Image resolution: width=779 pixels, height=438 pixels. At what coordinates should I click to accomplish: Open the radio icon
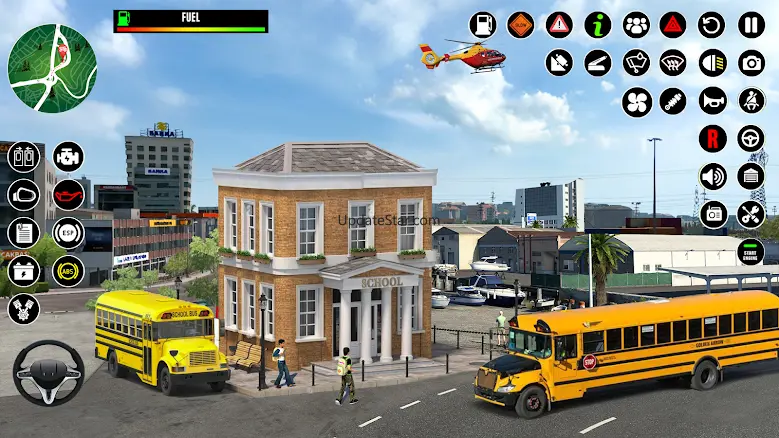point(712,214)
